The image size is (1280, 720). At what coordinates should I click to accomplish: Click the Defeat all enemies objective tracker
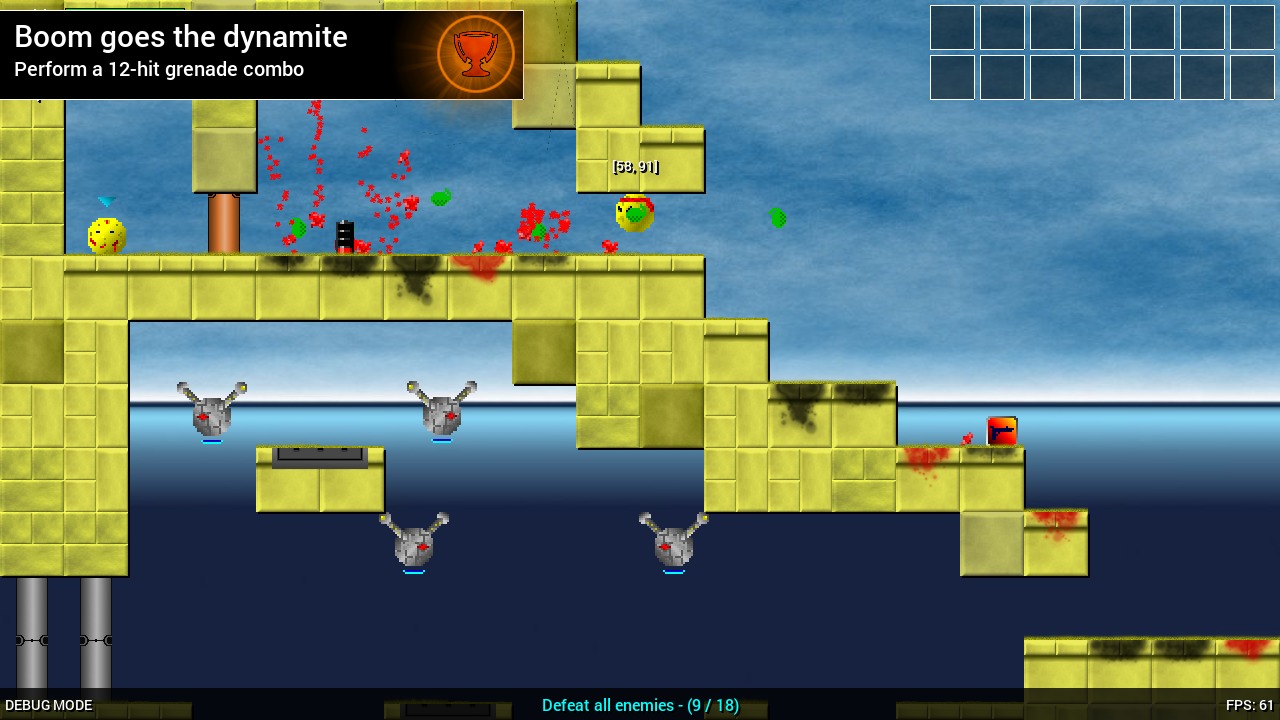(640, 705)
